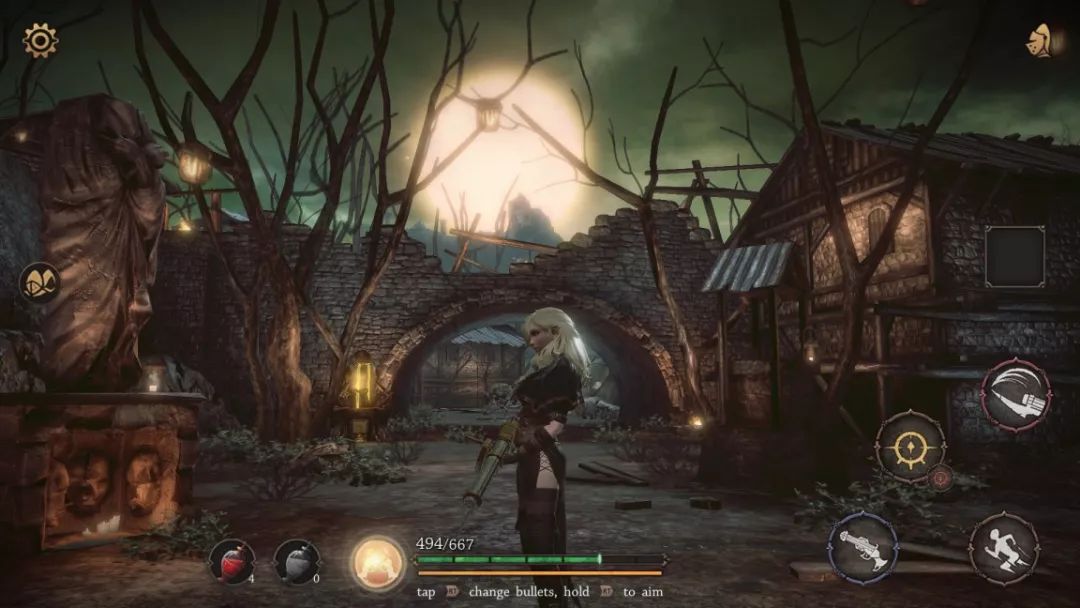Trigger the running figure dash button

[1003, 548]
